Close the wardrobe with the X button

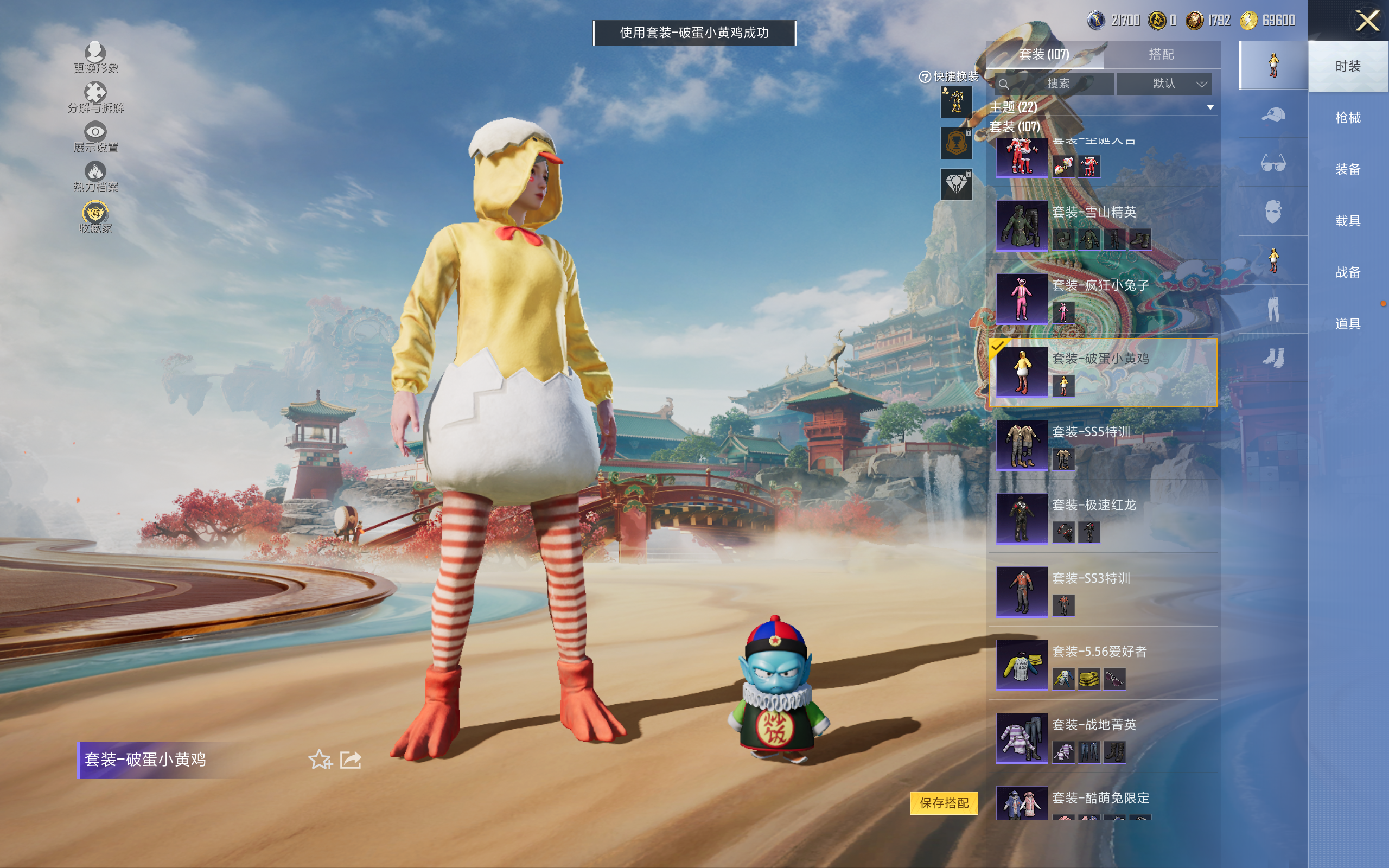(x=1367, y=21)
